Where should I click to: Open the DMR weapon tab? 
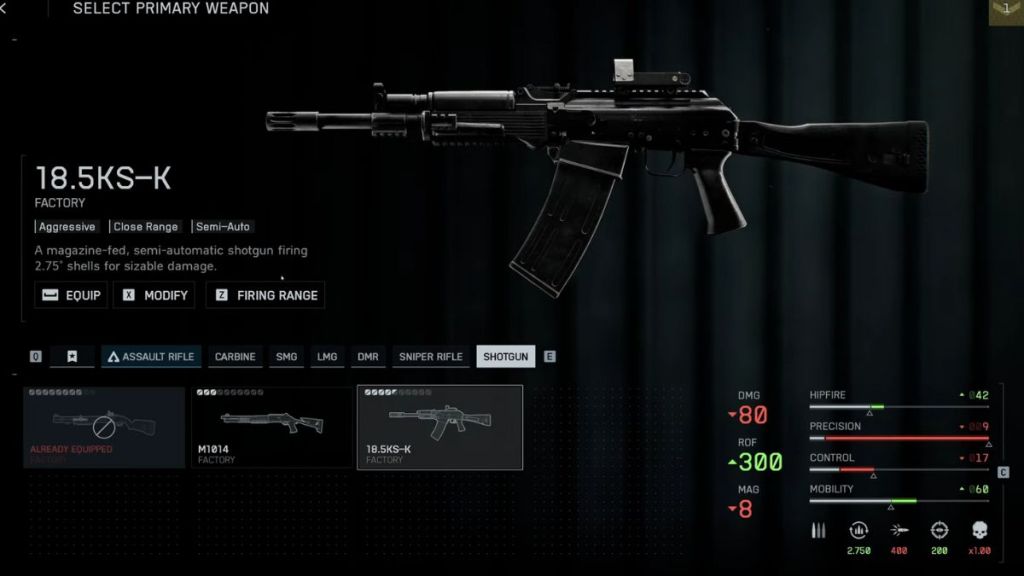point(368,357)
